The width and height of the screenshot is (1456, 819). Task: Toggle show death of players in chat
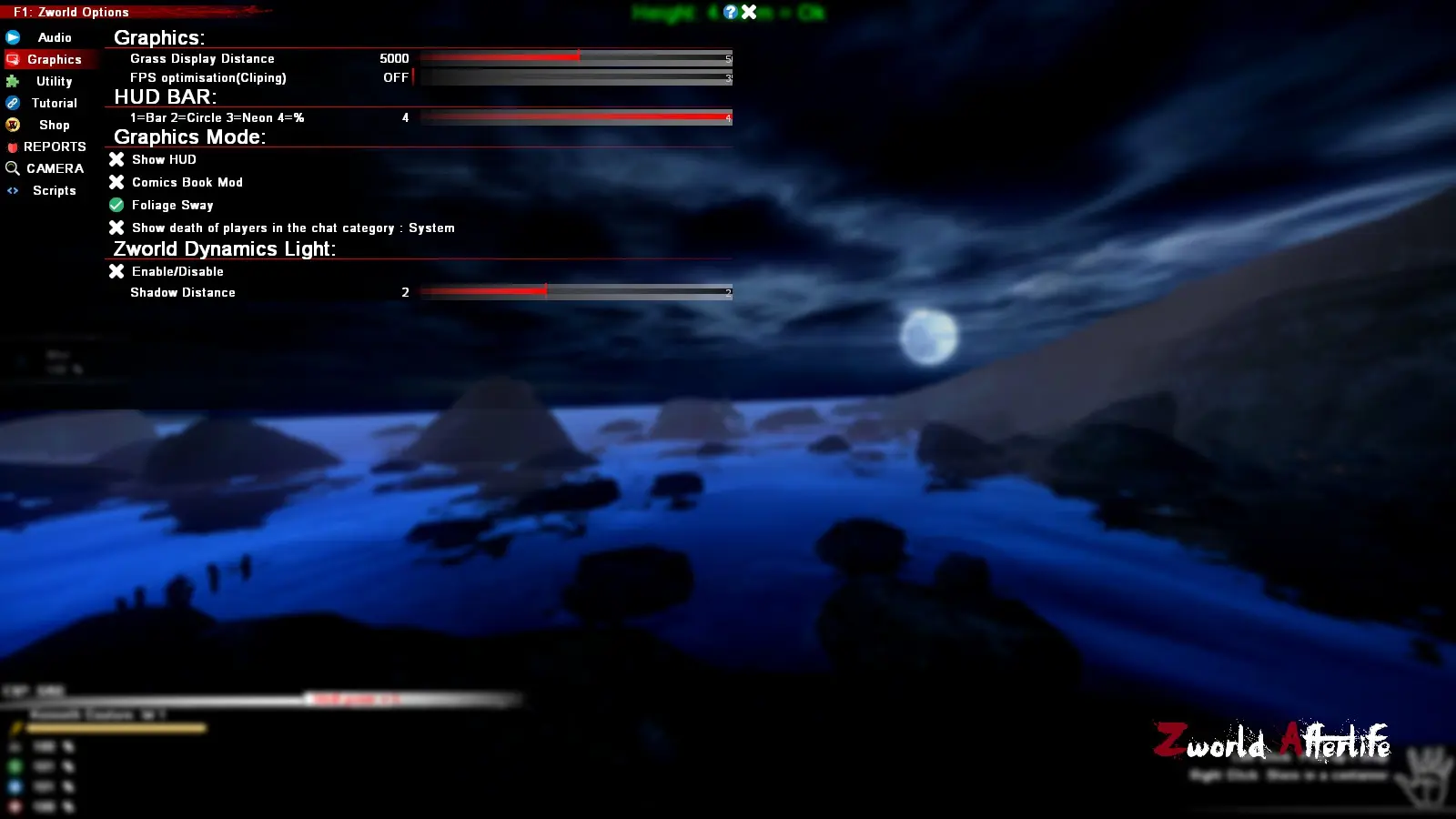point(116,227)
